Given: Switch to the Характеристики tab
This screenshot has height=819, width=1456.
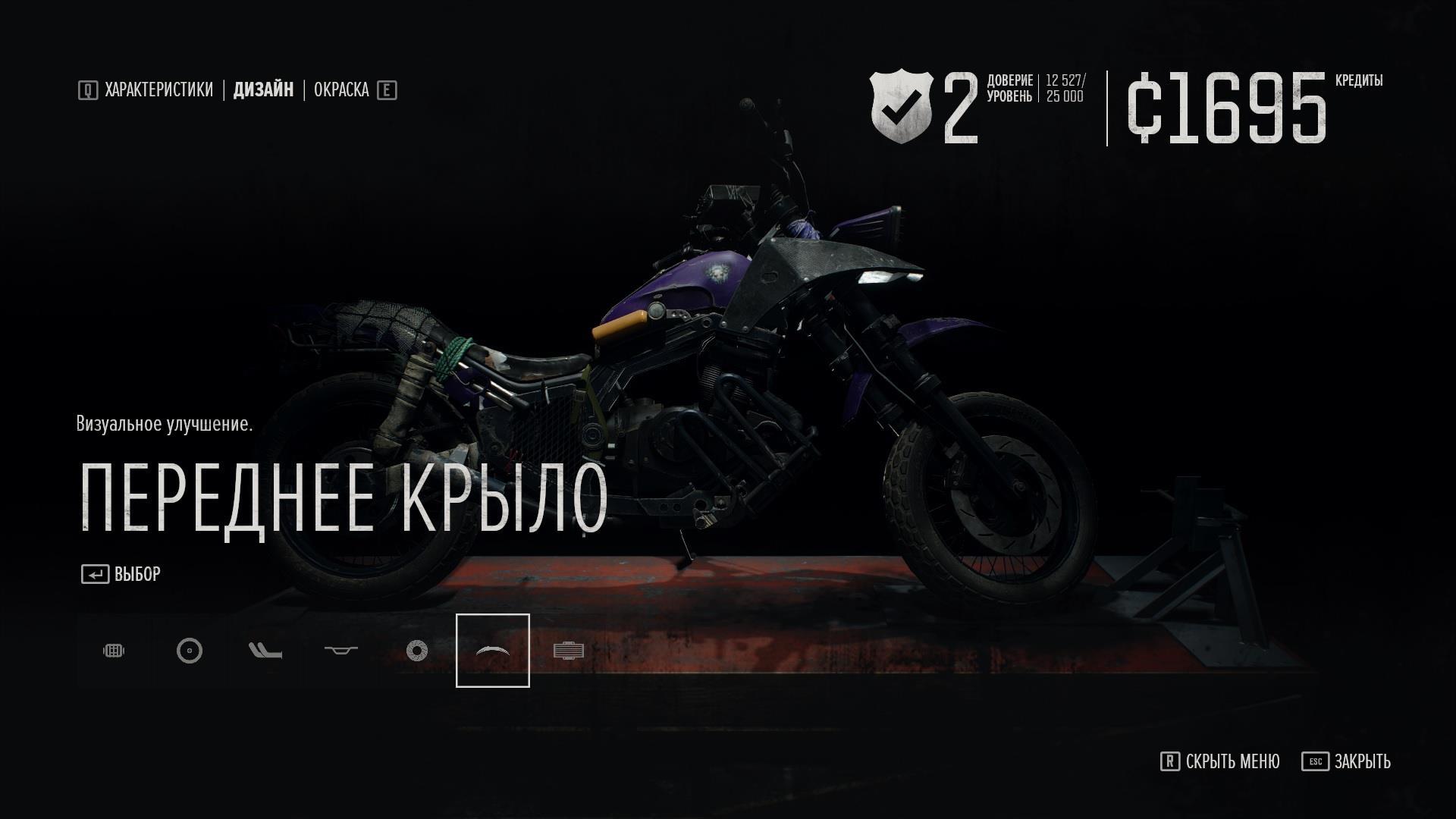Looking at the screenshot, I should (x=158, y=90).
